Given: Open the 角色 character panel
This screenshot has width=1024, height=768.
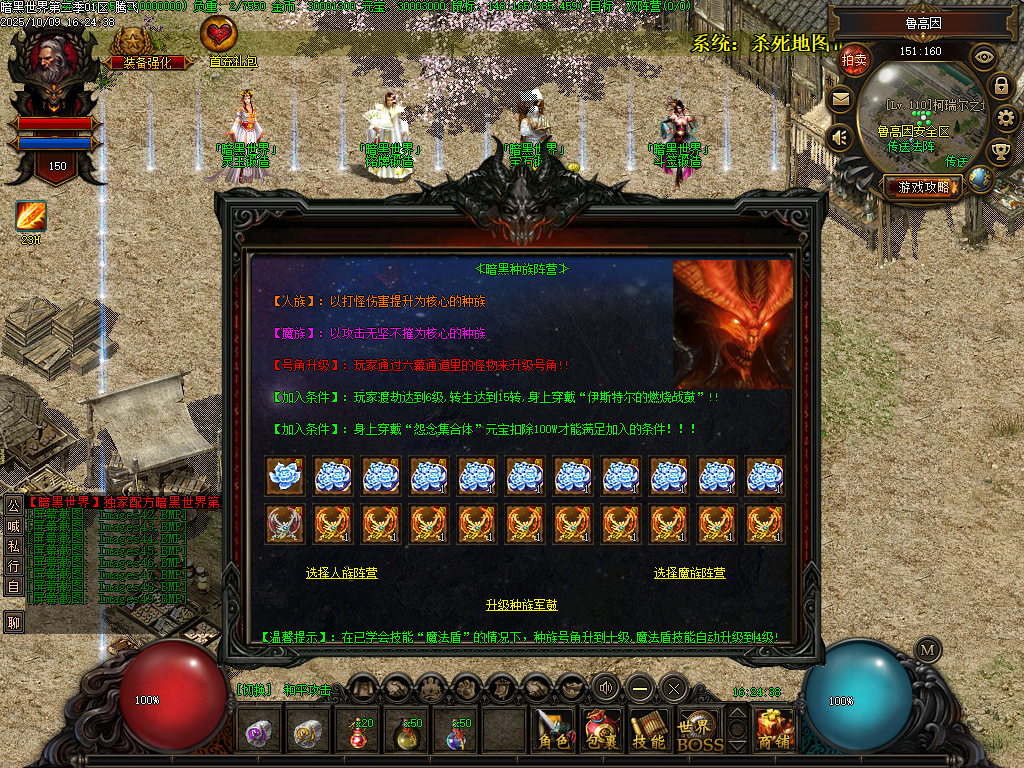Looking at the screenshot, I should (x=553, y=731).
